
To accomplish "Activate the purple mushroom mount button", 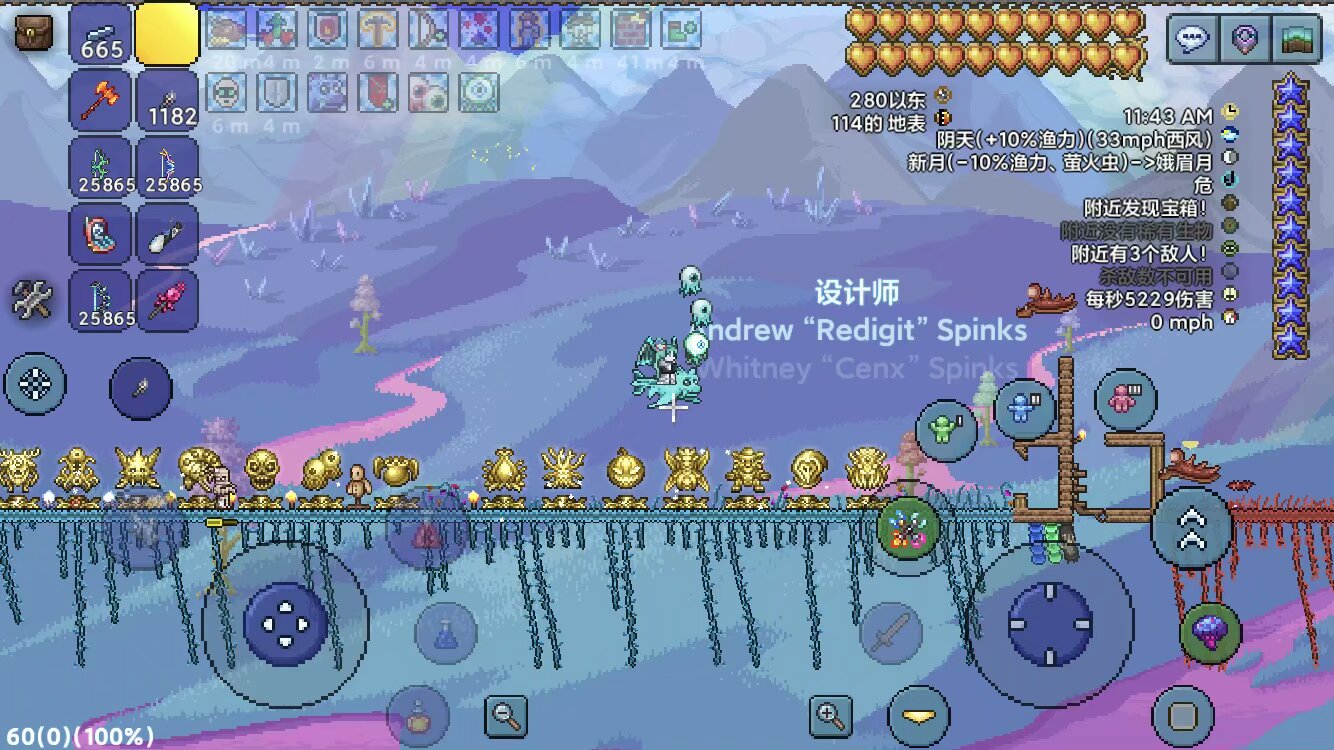I will [x=1211, y=633].
